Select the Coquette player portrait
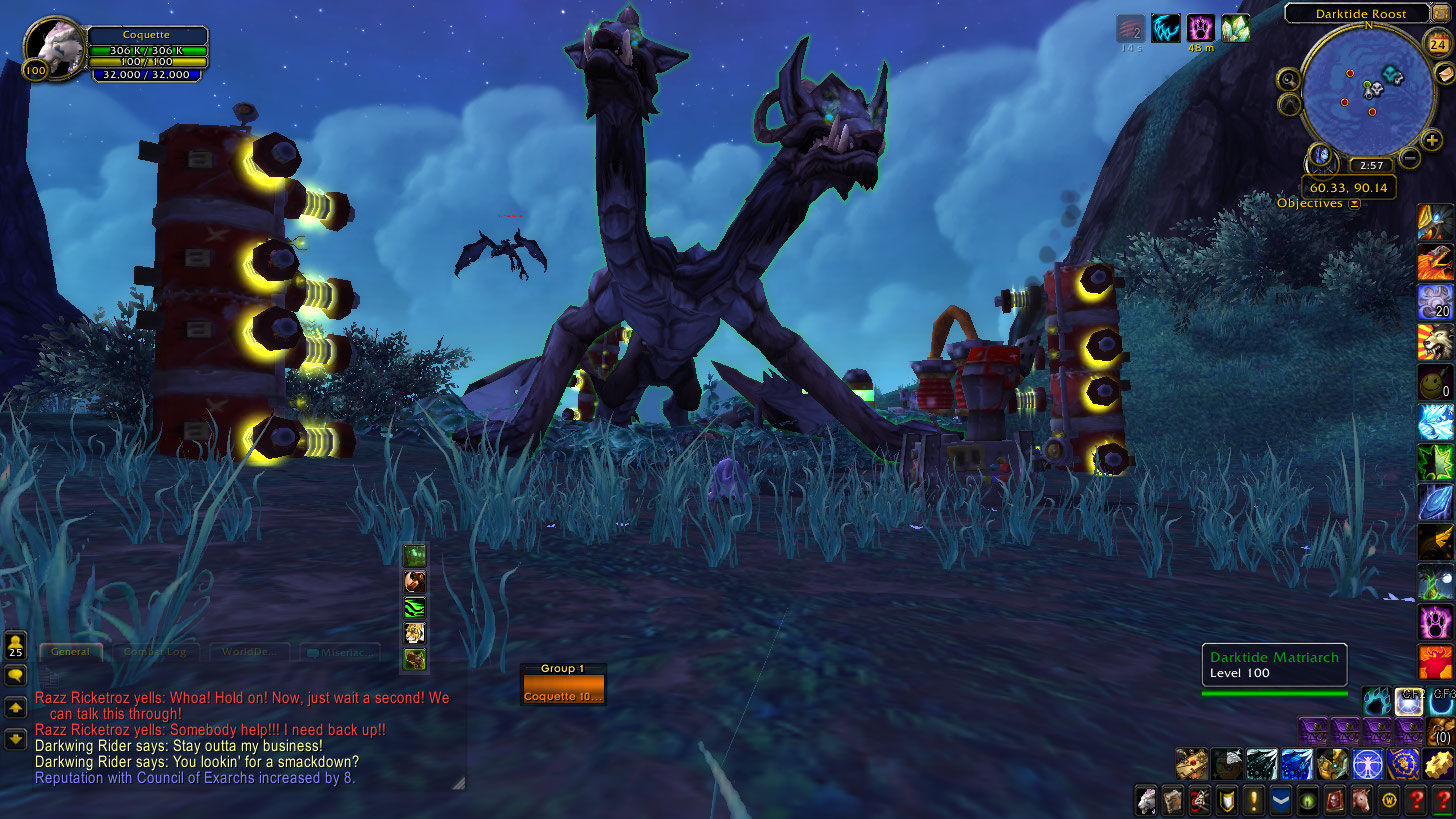The width and height of the screenshot is (1456, 819). click(x=52, y=45)
